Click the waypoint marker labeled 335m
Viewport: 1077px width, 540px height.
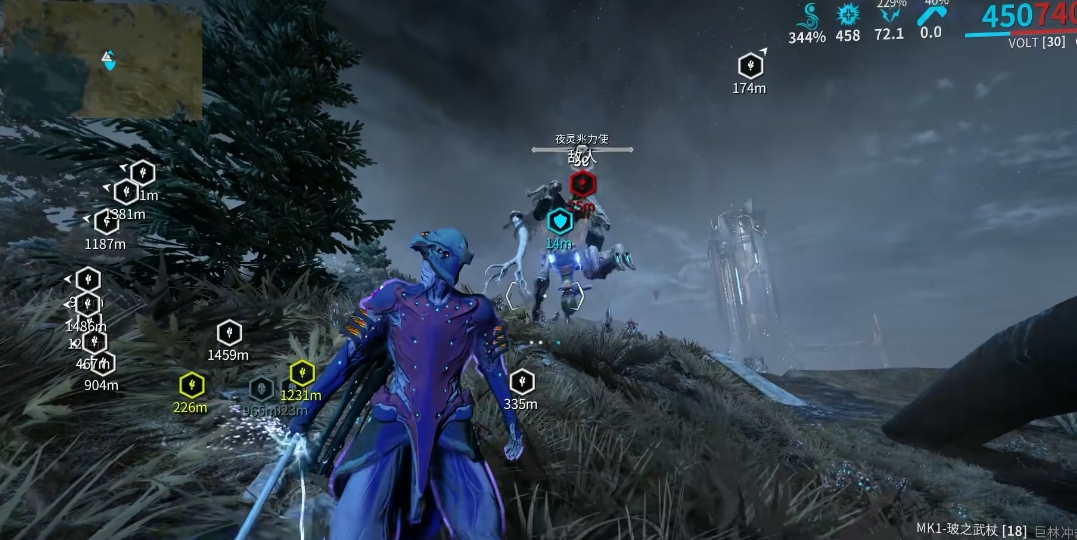tap(521, 381)
